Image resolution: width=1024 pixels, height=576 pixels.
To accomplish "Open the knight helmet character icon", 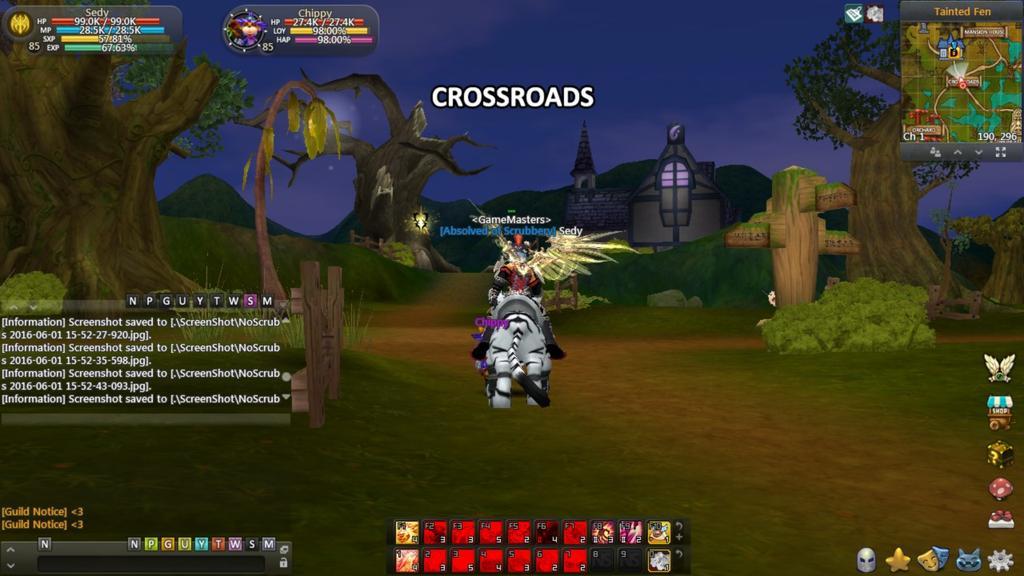I will 866,560.
